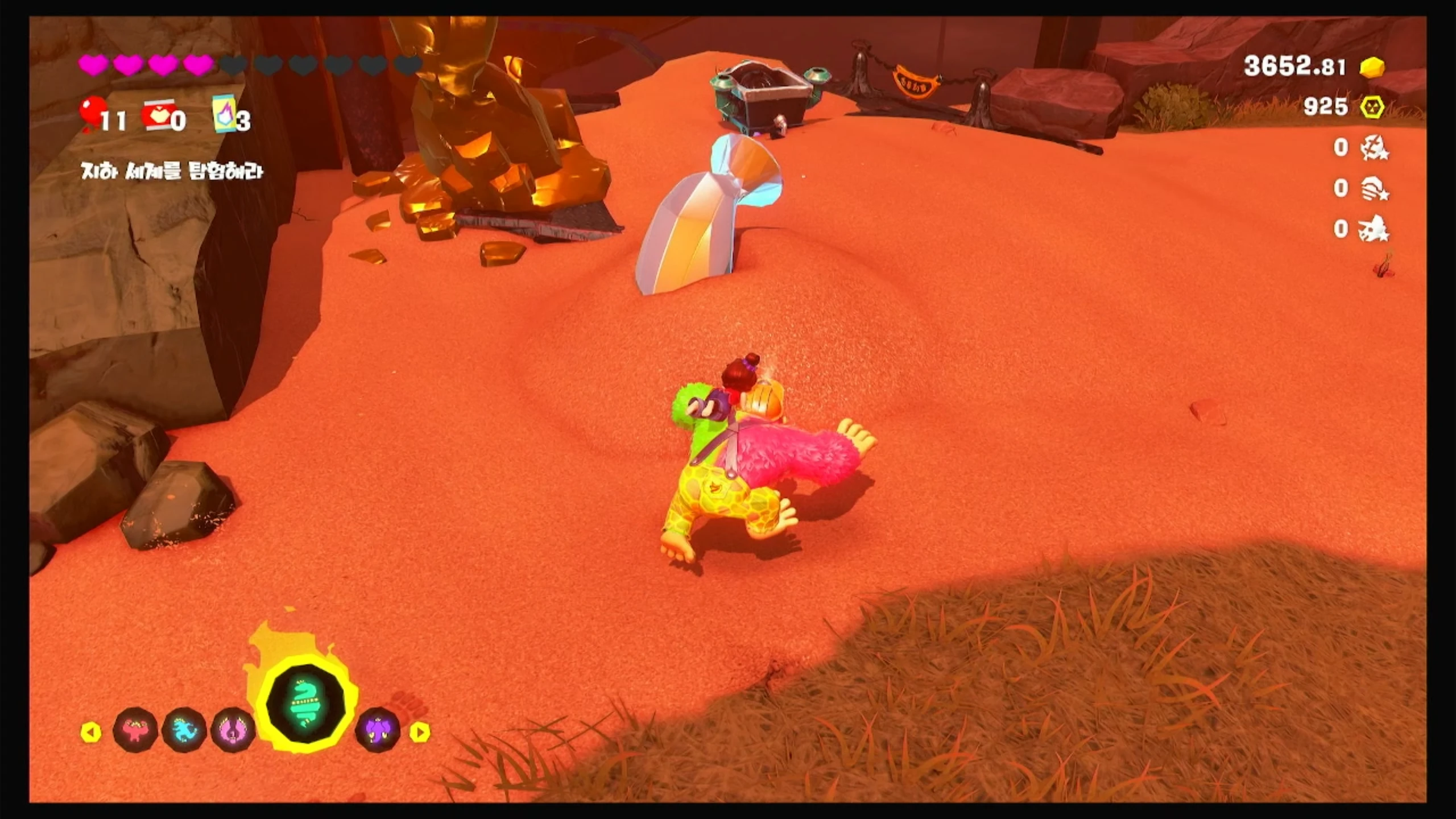Image resolution: width=1456 pixels, height=819 pixels.
Task: Click the triceratops skull fossil icon
Action: (x=1374, y=229)
